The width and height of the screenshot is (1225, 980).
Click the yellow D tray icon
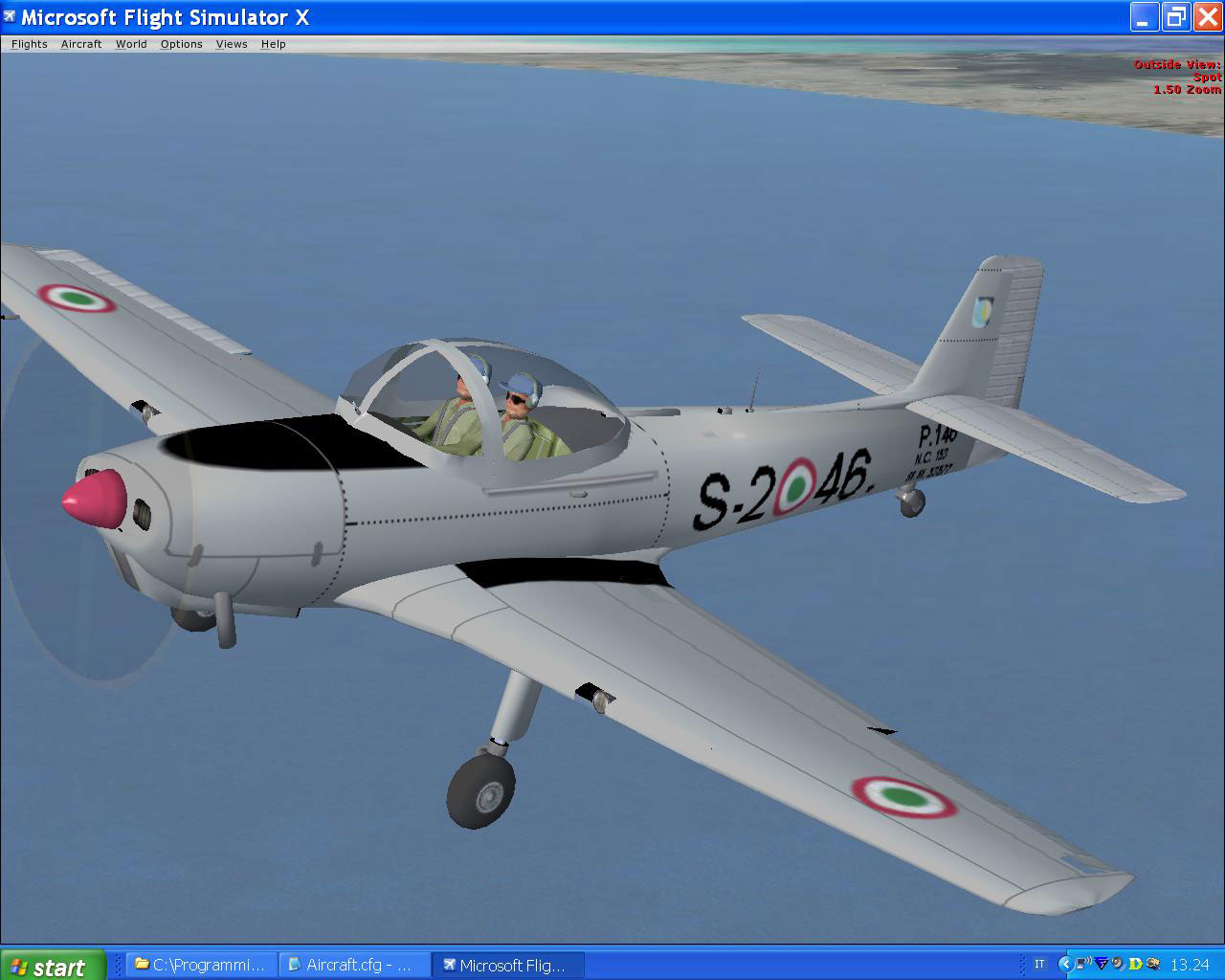click(1135, 964)
